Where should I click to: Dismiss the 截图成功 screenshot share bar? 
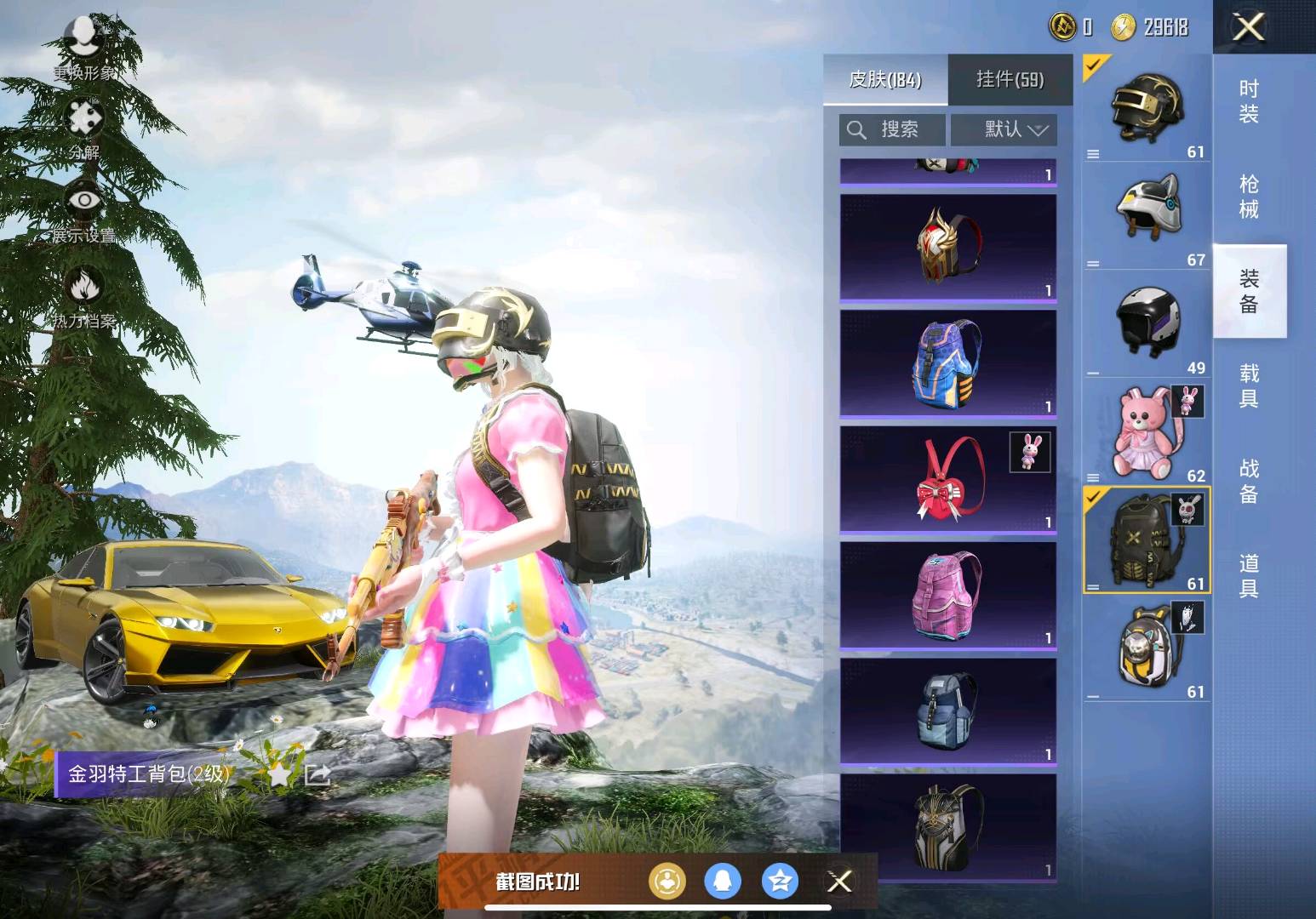(x=839, y=882)
